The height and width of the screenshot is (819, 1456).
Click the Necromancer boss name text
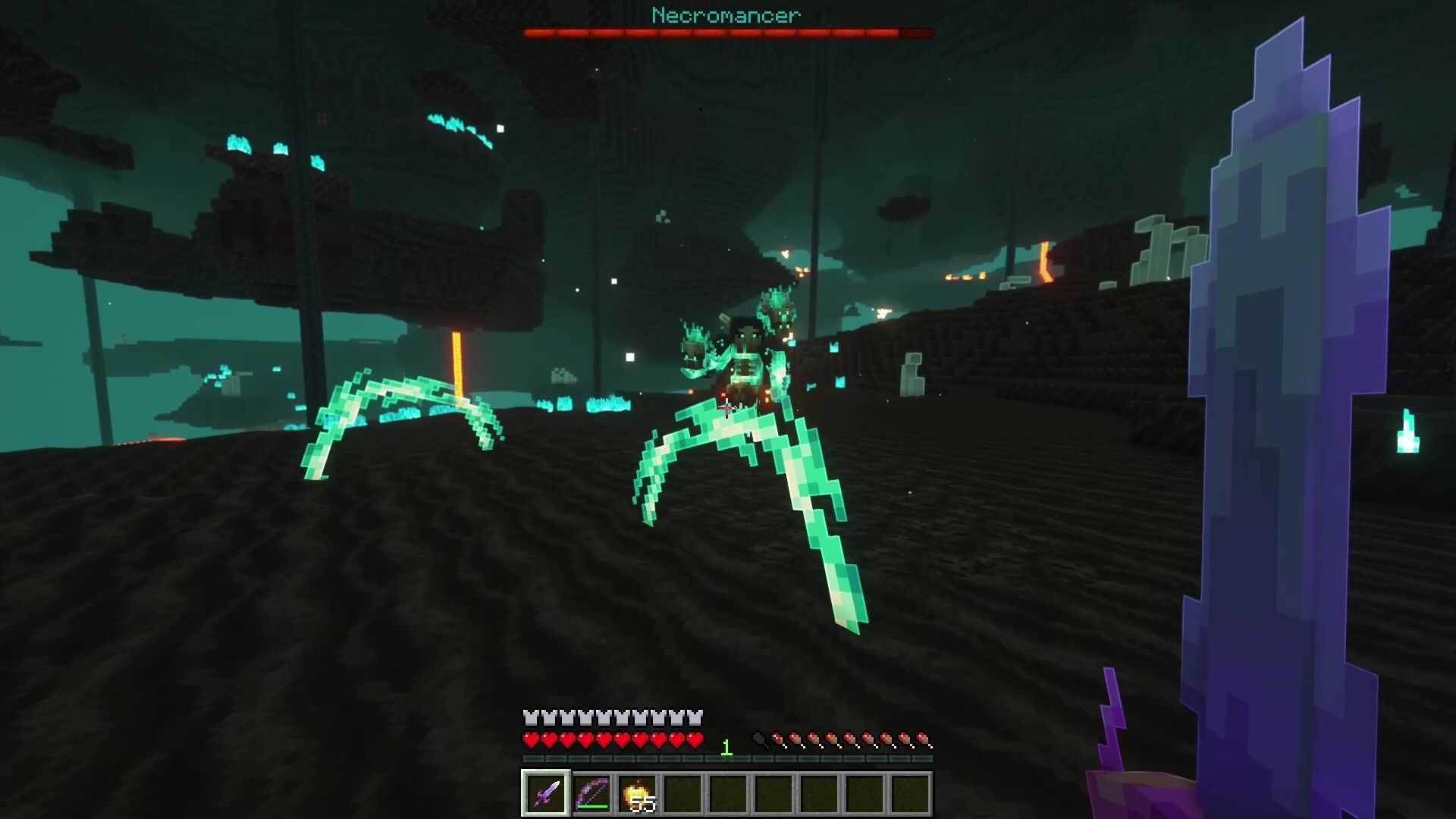pyautogui.click(x=726, y=14)
